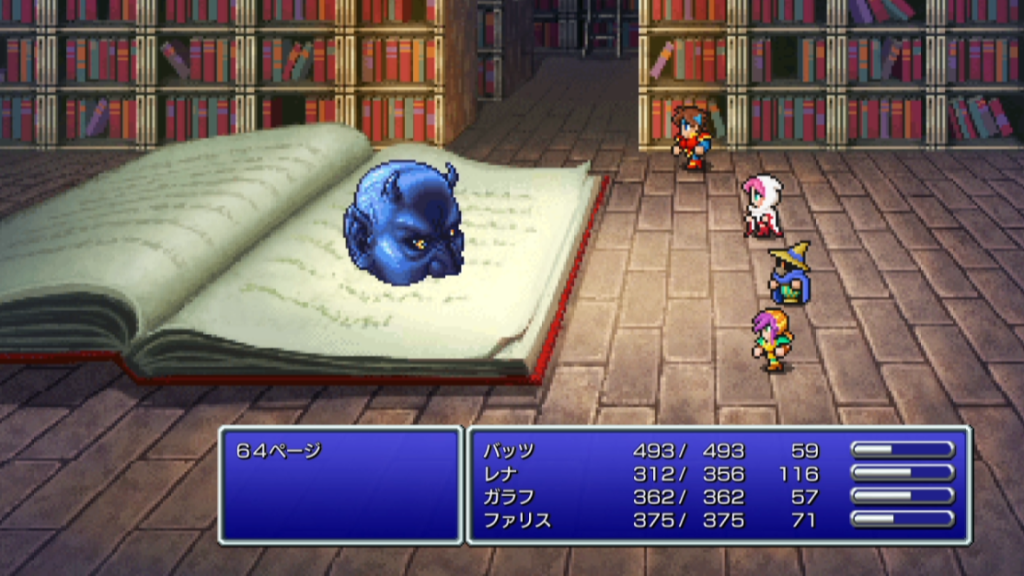Select the 64ページ enemy entry
The width and height of the screenshot is (1024, 576).
pos(279,451)
